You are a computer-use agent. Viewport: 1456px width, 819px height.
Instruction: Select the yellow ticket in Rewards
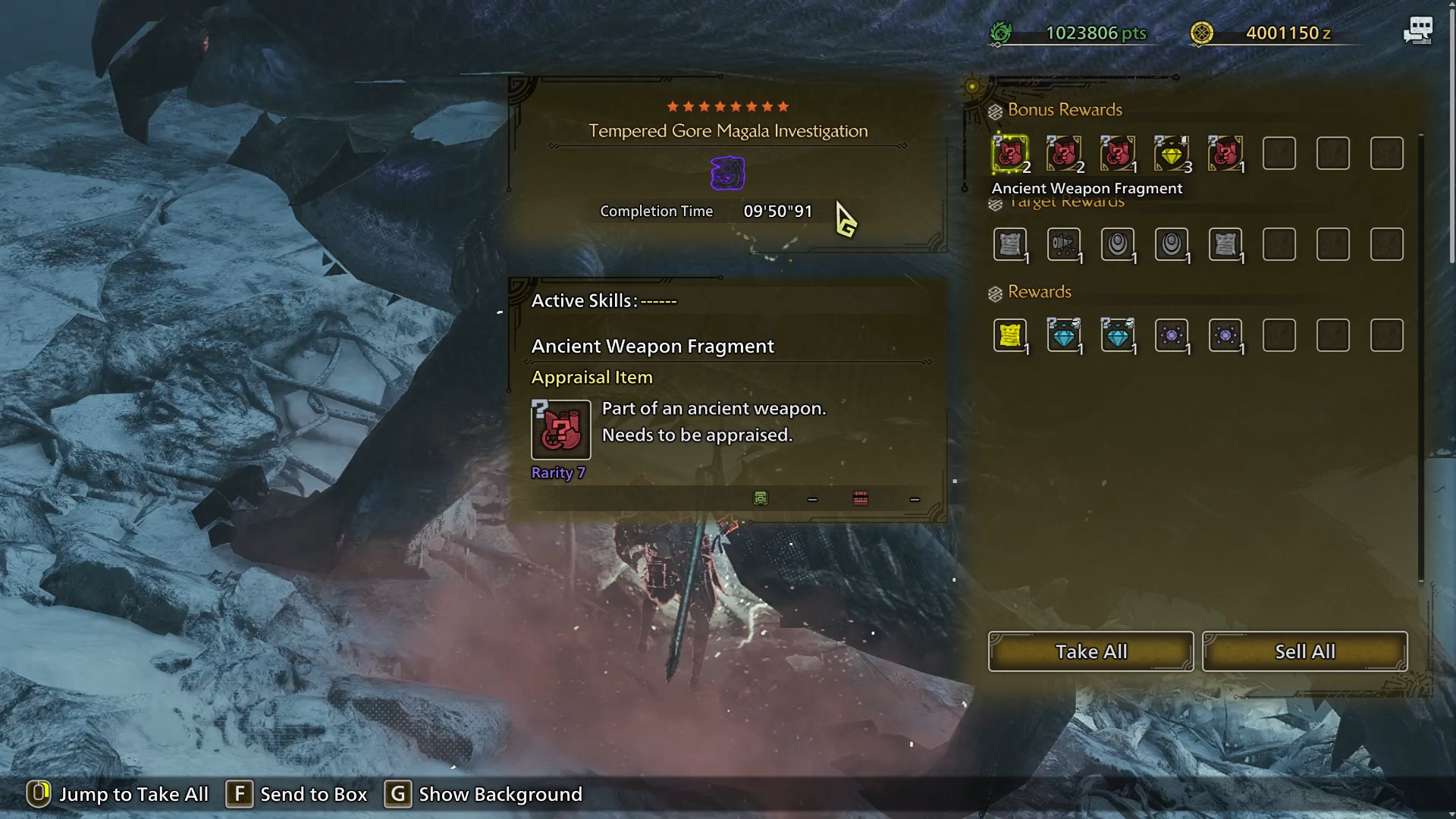[x=1010, y=335]
